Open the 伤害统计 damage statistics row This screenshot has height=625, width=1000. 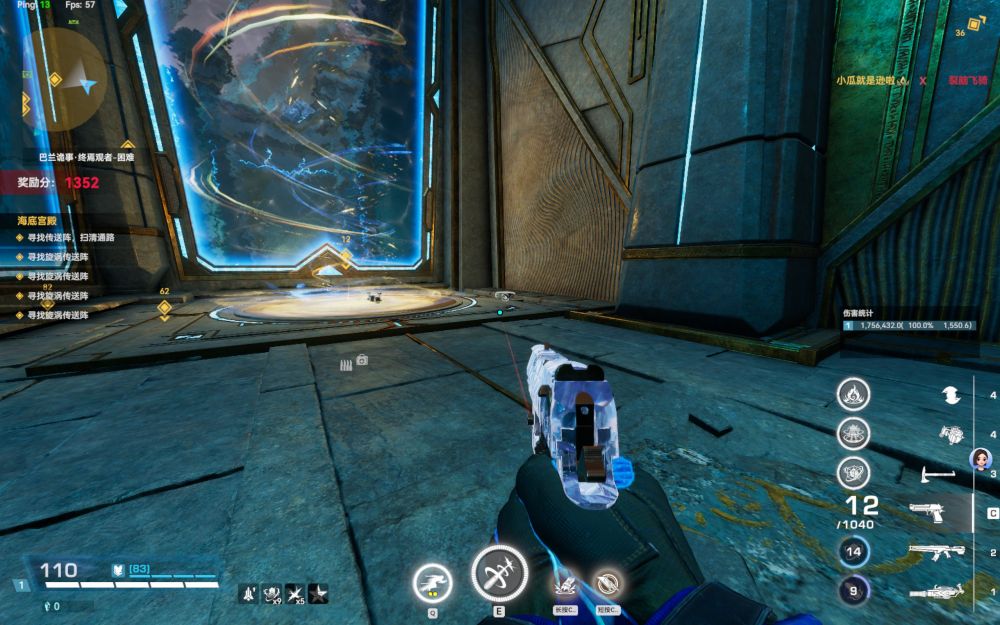tap(908, 326)
